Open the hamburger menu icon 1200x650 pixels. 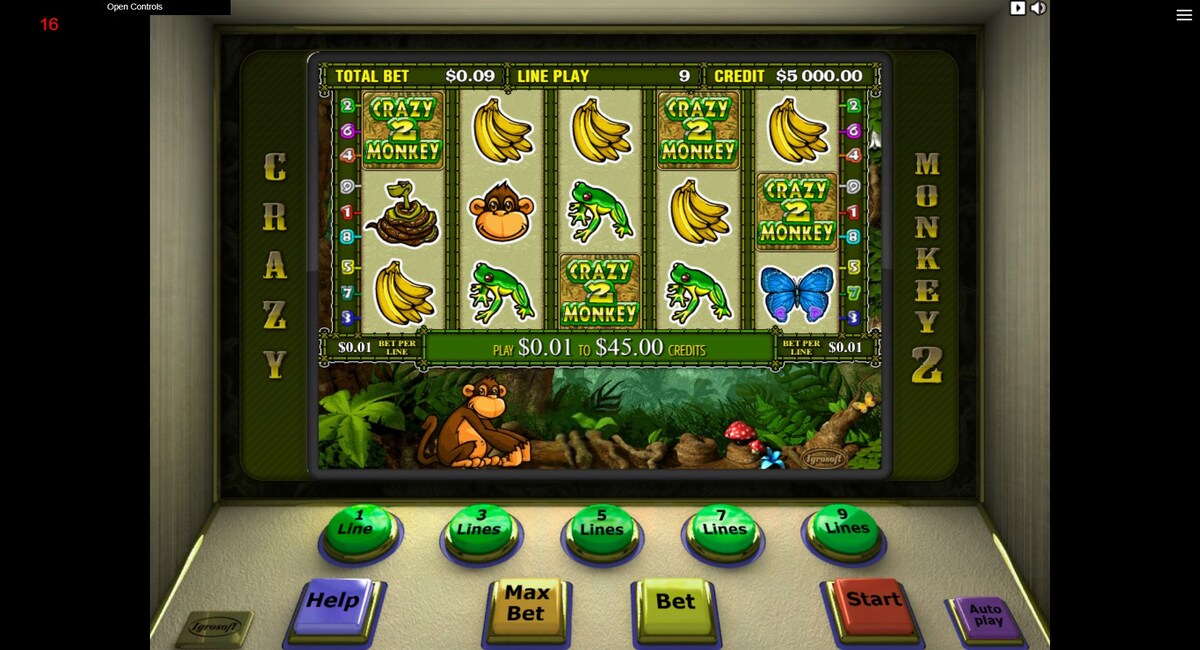[x=1184, y=15]
